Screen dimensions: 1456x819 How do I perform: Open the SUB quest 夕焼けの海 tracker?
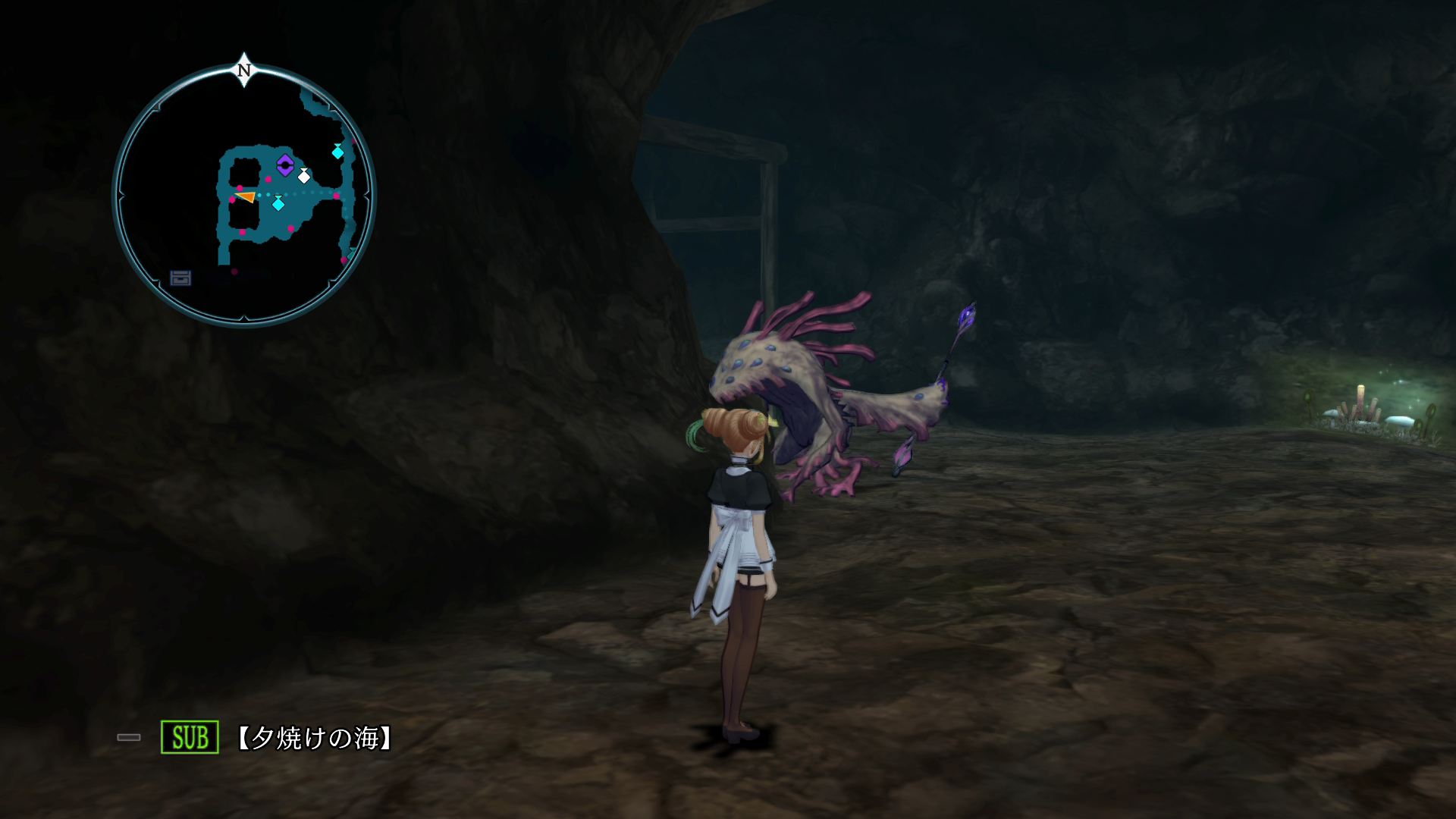[x=314, y=738]
